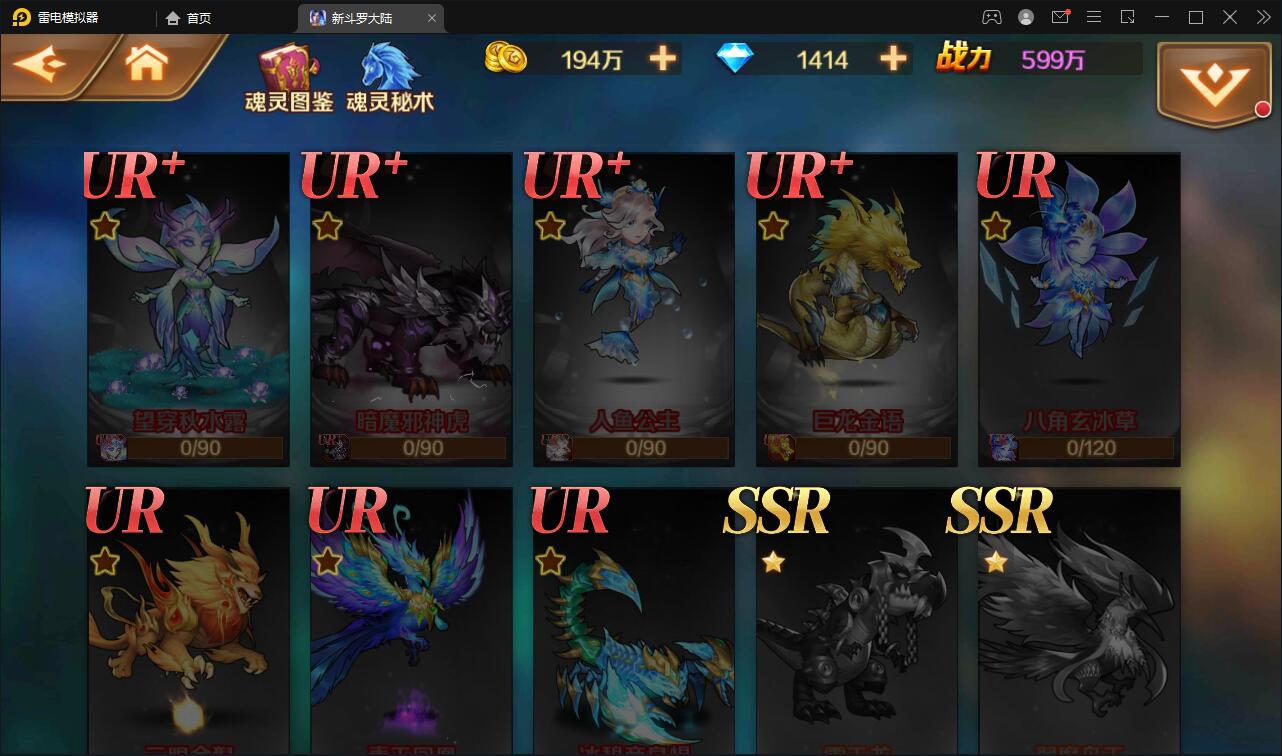This screenshot has width=1282, height=756.
Task: Select the 巨龙金语 golden dragon card
Action: [856, 307]
